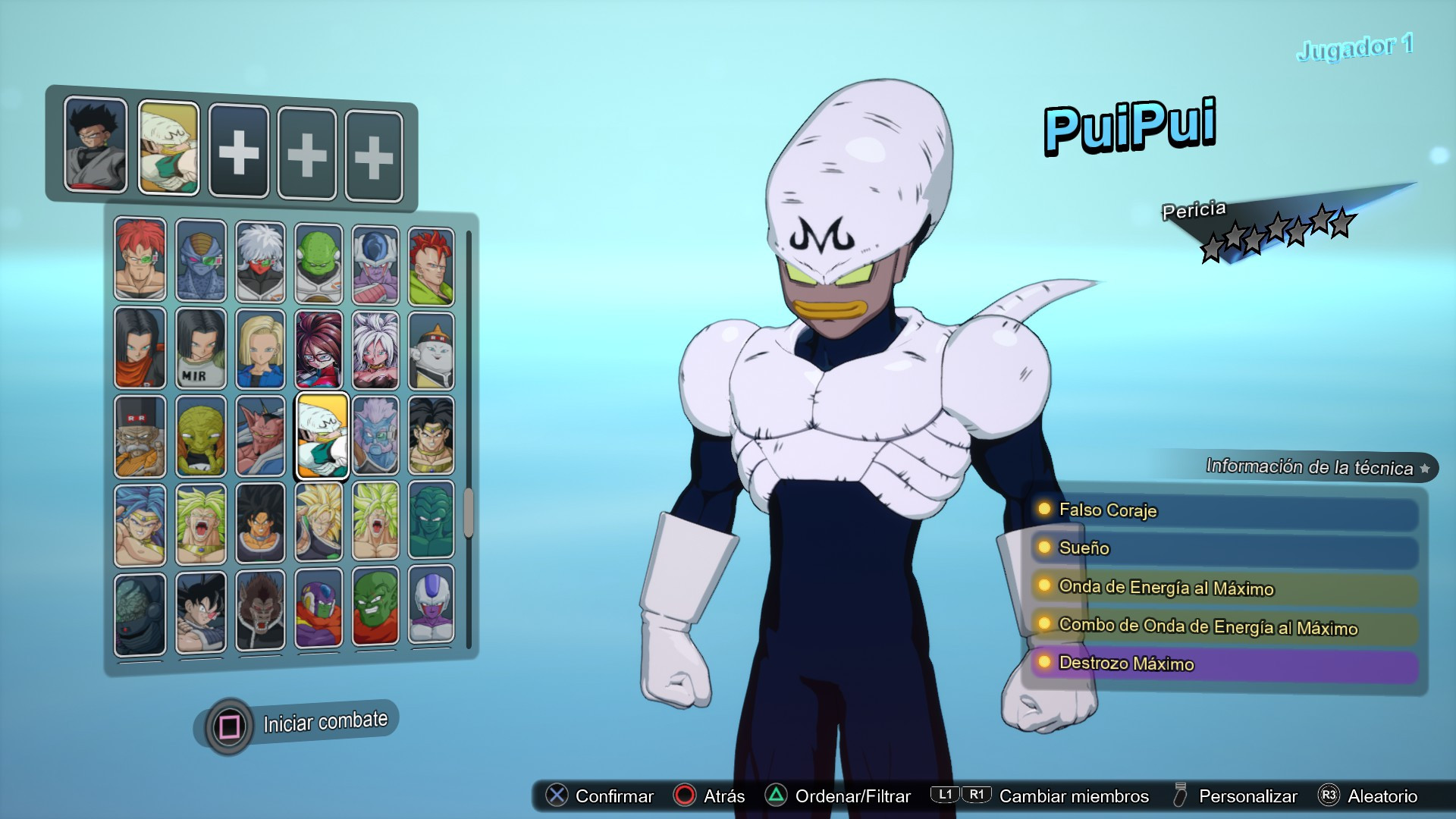Click the cross Confirmar icon
The height and width of the screenshot is (819, 1456).
point(557,796)
